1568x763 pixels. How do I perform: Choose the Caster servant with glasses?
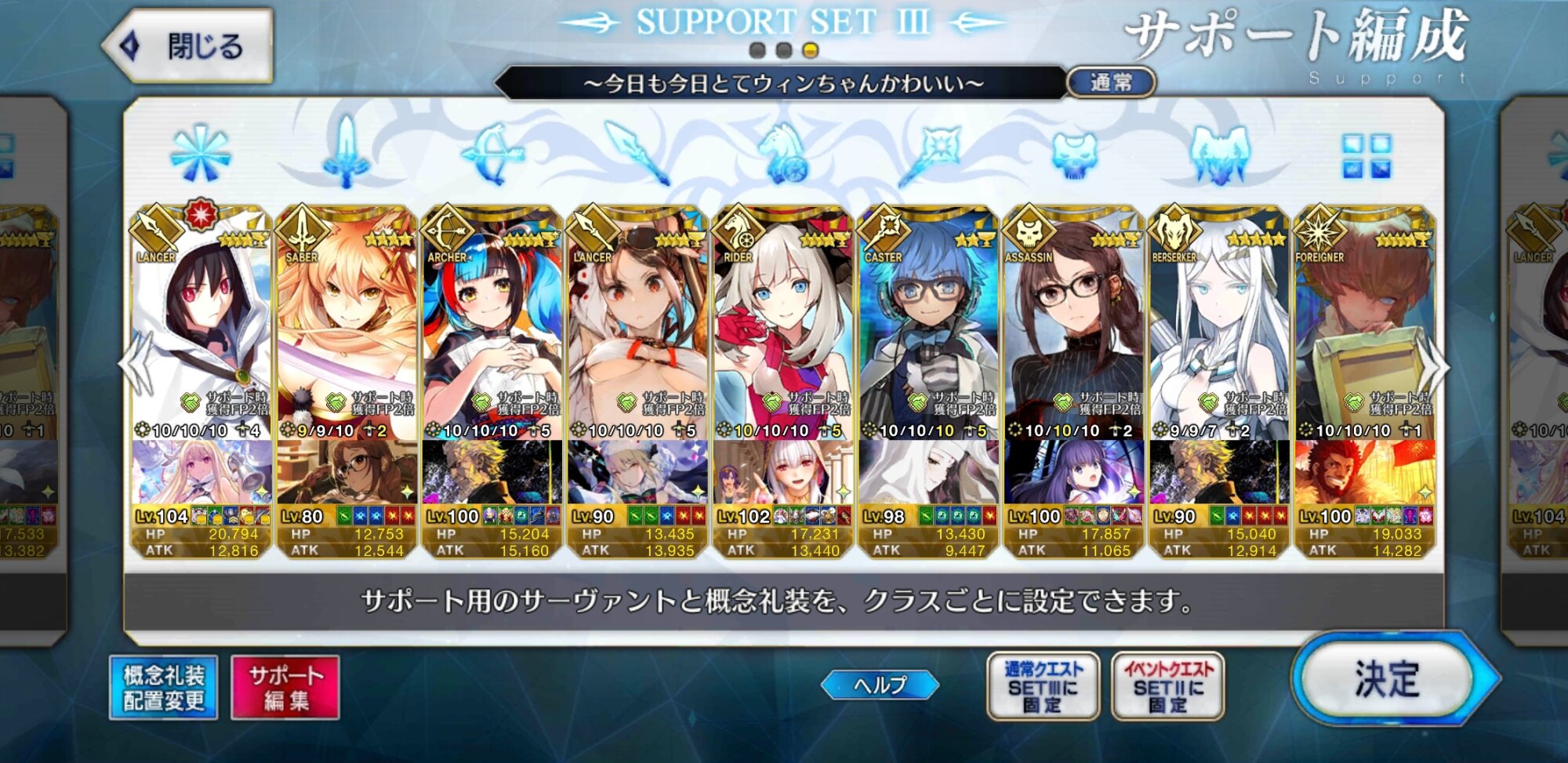[928, 329]
